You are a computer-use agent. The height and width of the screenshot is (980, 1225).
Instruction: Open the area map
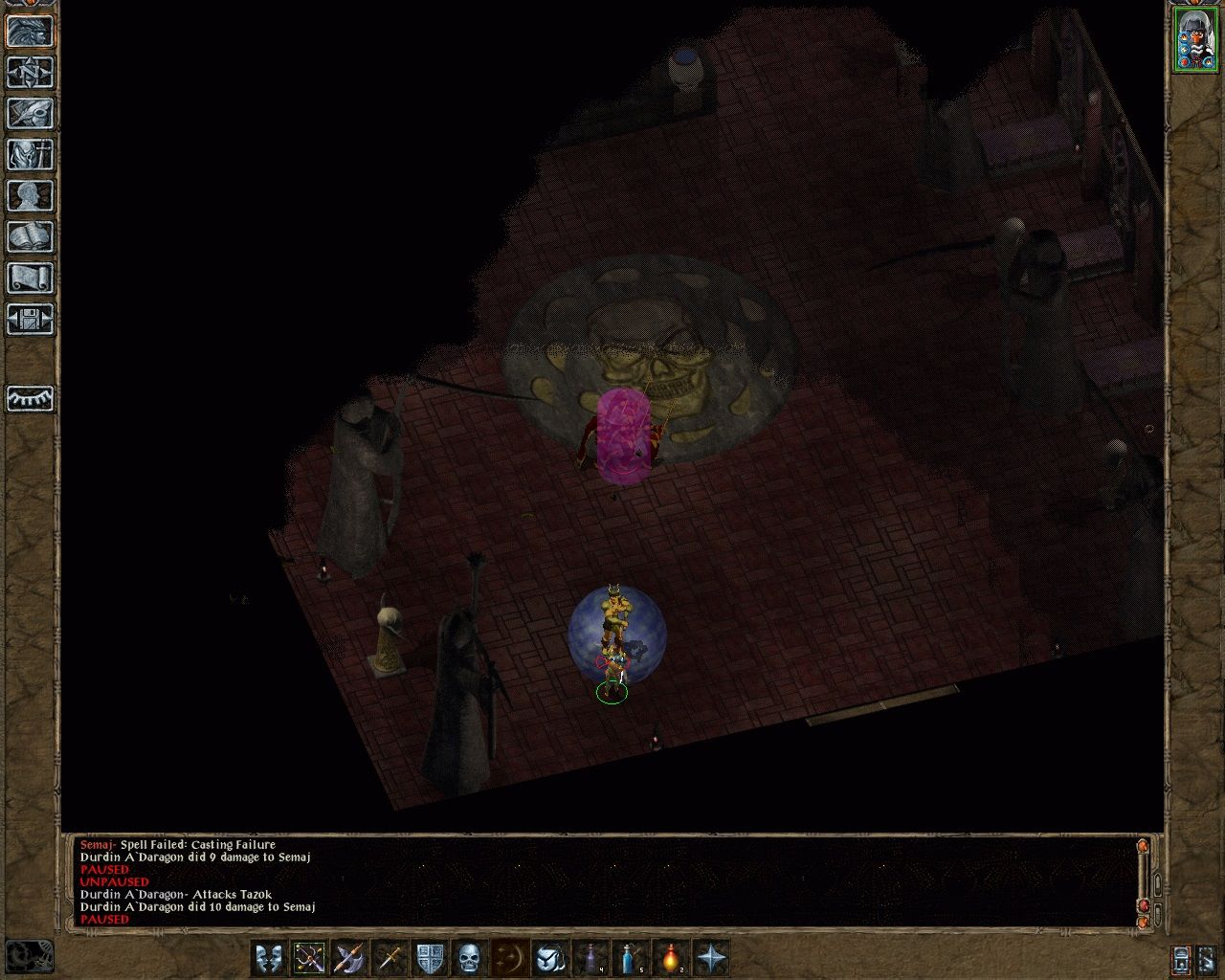click(30, 73)
